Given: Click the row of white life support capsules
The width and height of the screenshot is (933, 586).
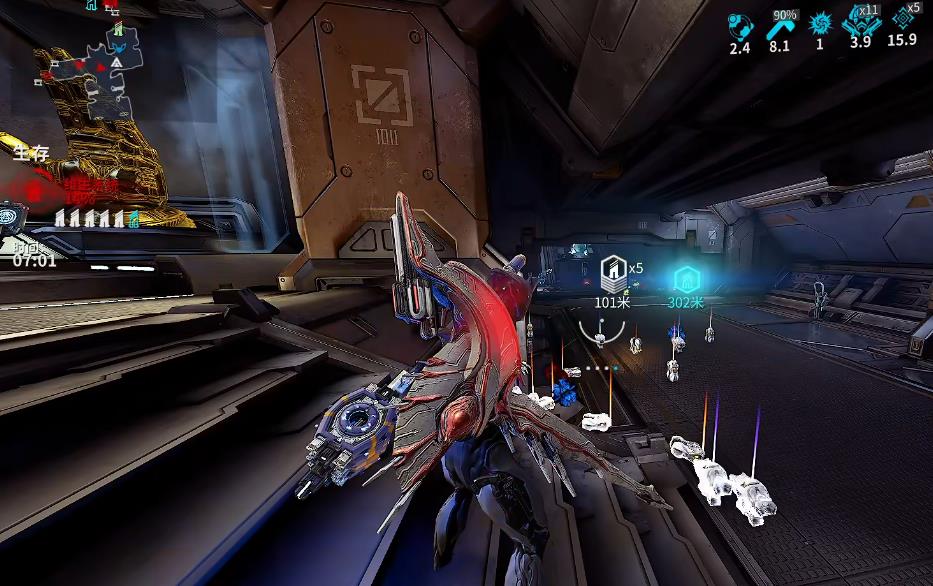Looking at the screenshot, I should click(x=91, y=218).
